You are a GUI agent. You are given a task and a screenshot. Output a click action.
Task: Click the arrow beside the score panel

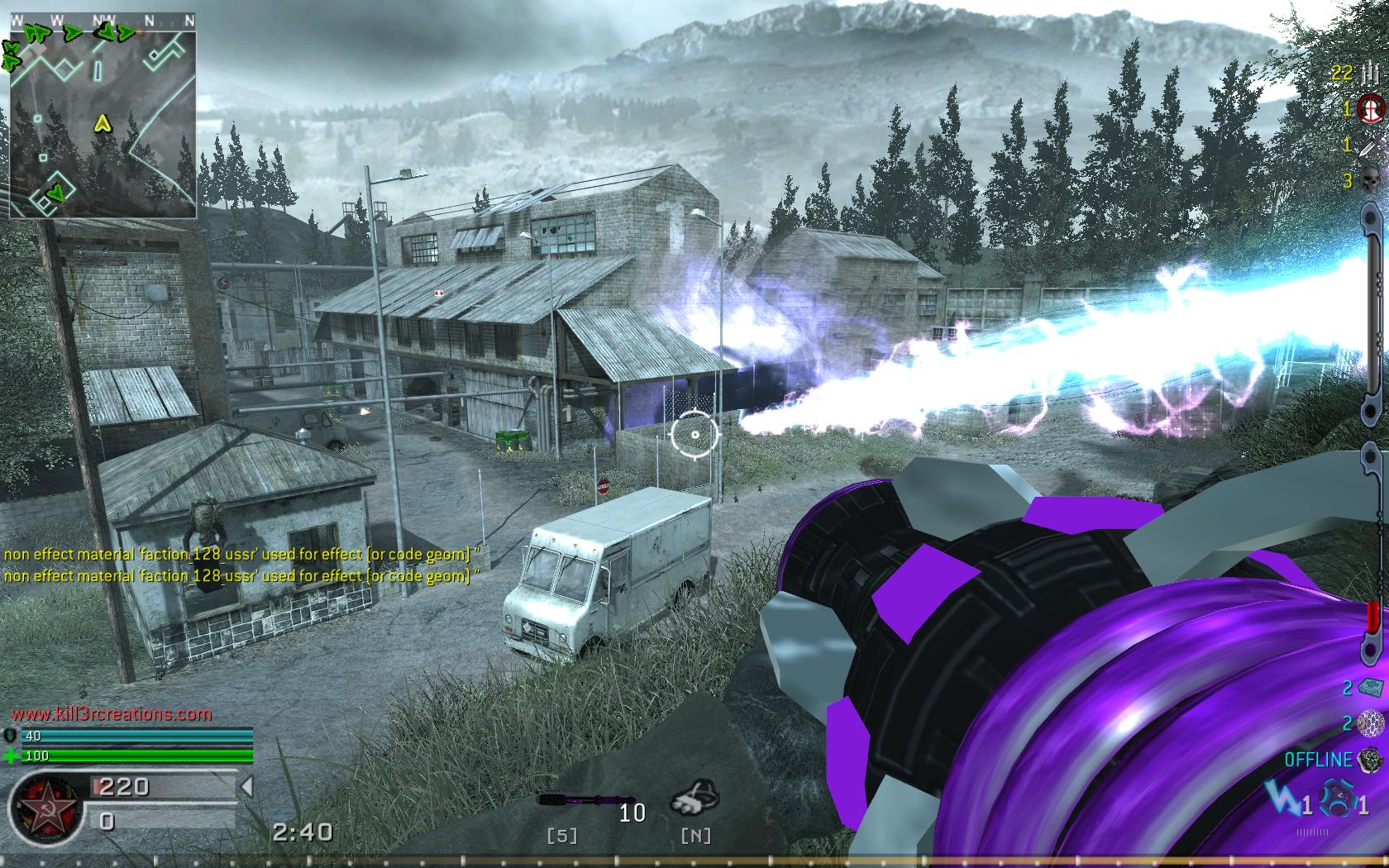tap(246, 787)
